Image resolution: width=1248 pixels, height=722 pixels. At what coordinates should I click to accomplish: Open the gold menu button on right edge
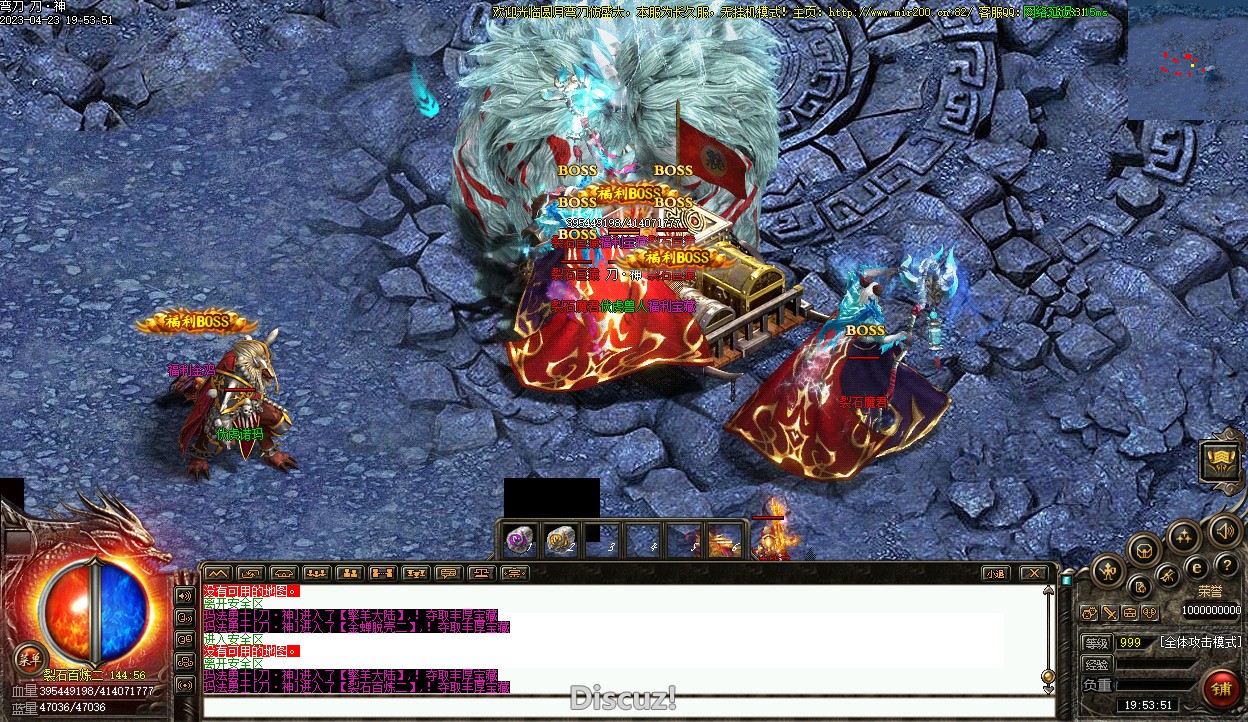(x=1220, y=461)
